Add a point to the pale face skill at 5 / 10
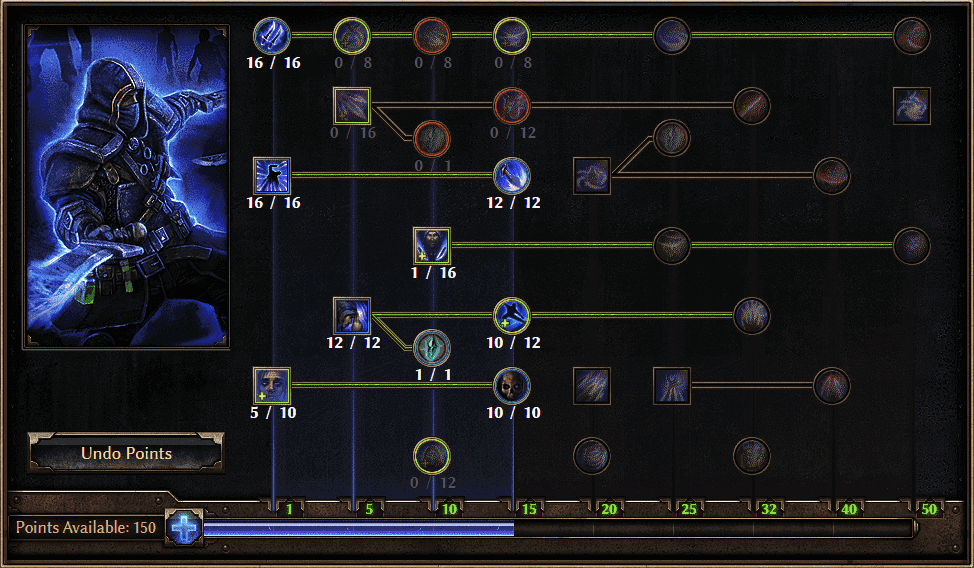The width and height of the screenshot is (974, 568). pyautogui.click(x=272, y=386)
